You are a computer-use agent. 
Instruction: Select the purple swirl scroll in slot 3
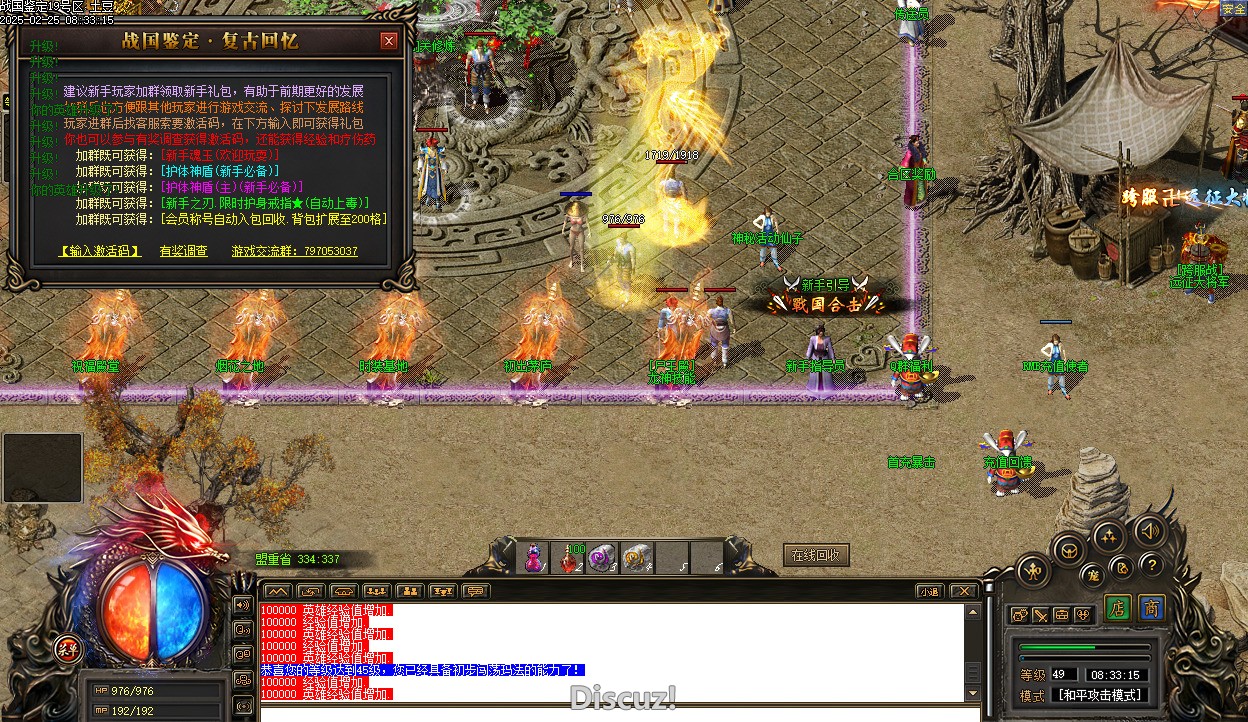[x=603, y=558]
